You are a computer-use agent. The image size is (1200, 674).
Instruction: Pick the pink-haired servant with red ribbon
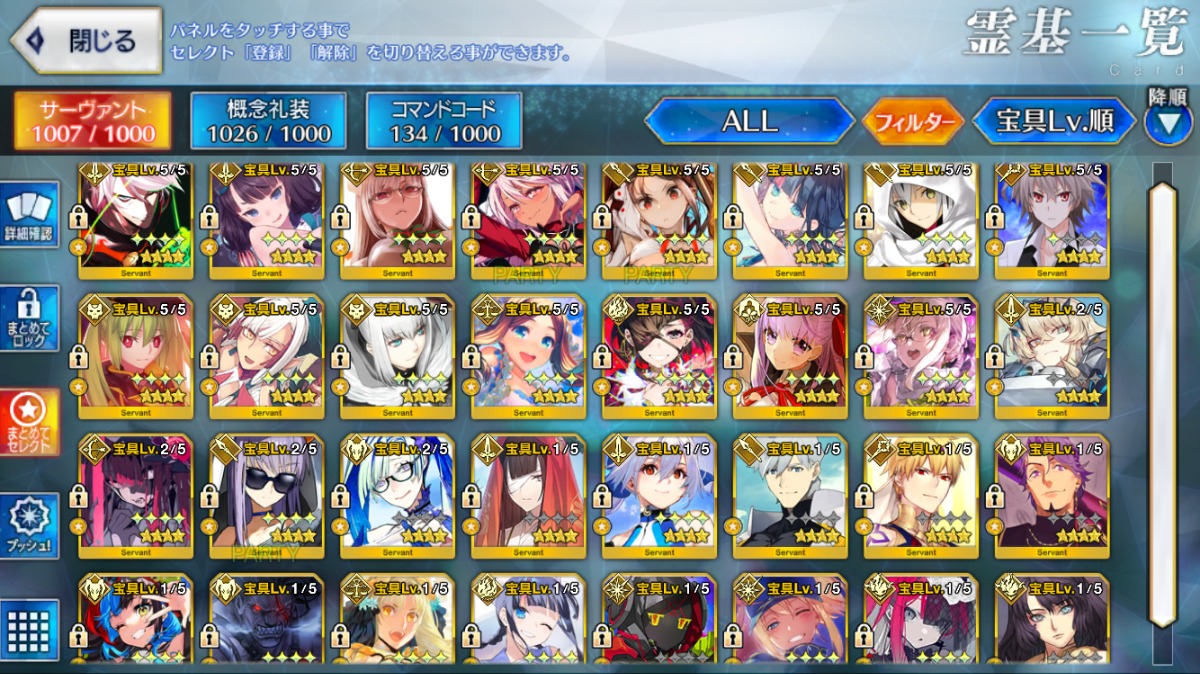(790, 357)
